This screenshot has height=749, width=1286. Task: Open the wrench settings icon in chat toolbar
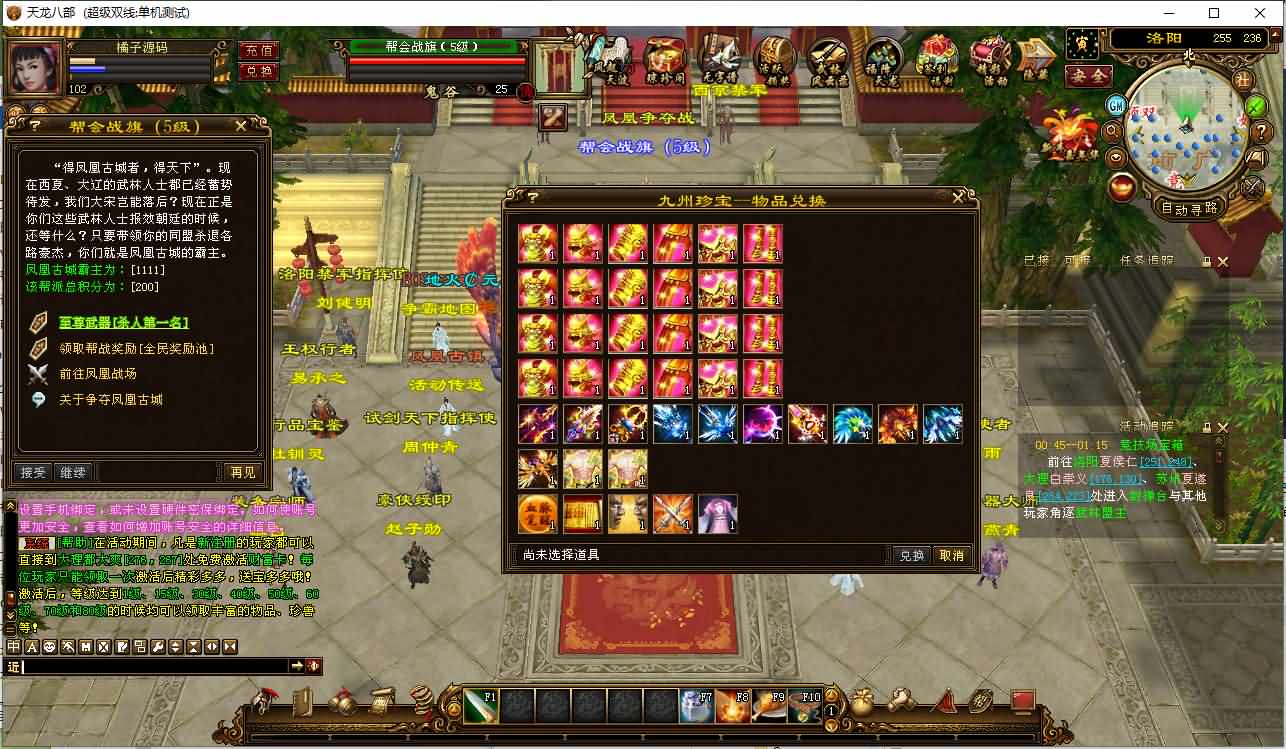pos(157,647)
